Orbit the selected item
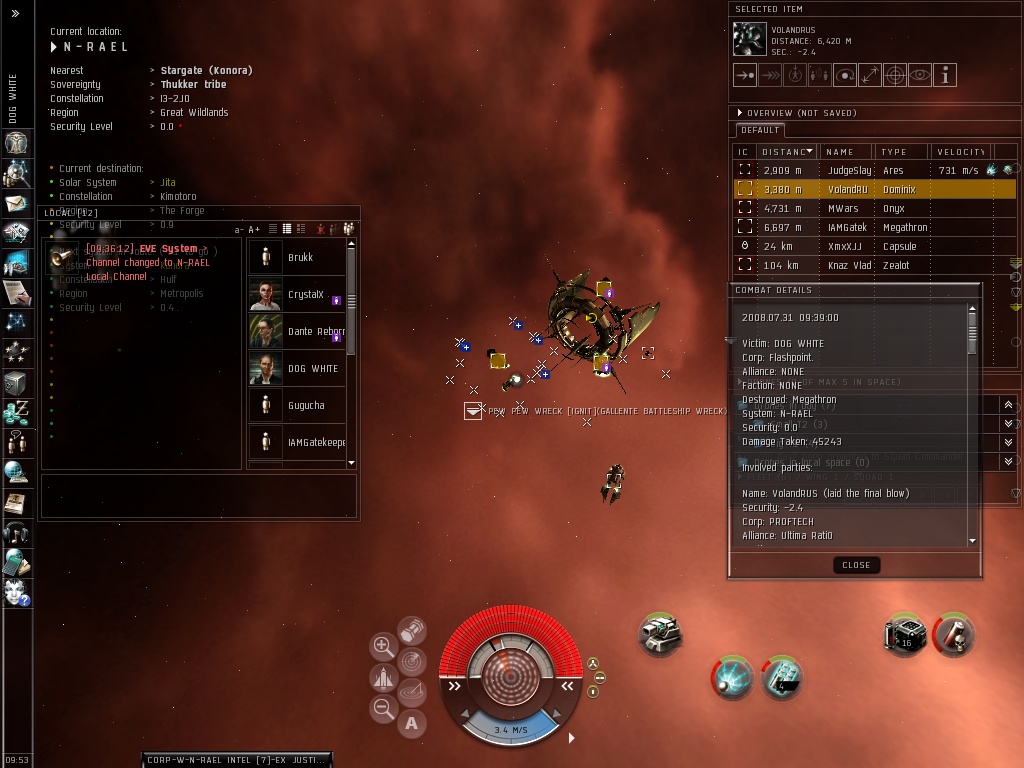Screen dimensions: 1024x768 (x=845, y=75)
